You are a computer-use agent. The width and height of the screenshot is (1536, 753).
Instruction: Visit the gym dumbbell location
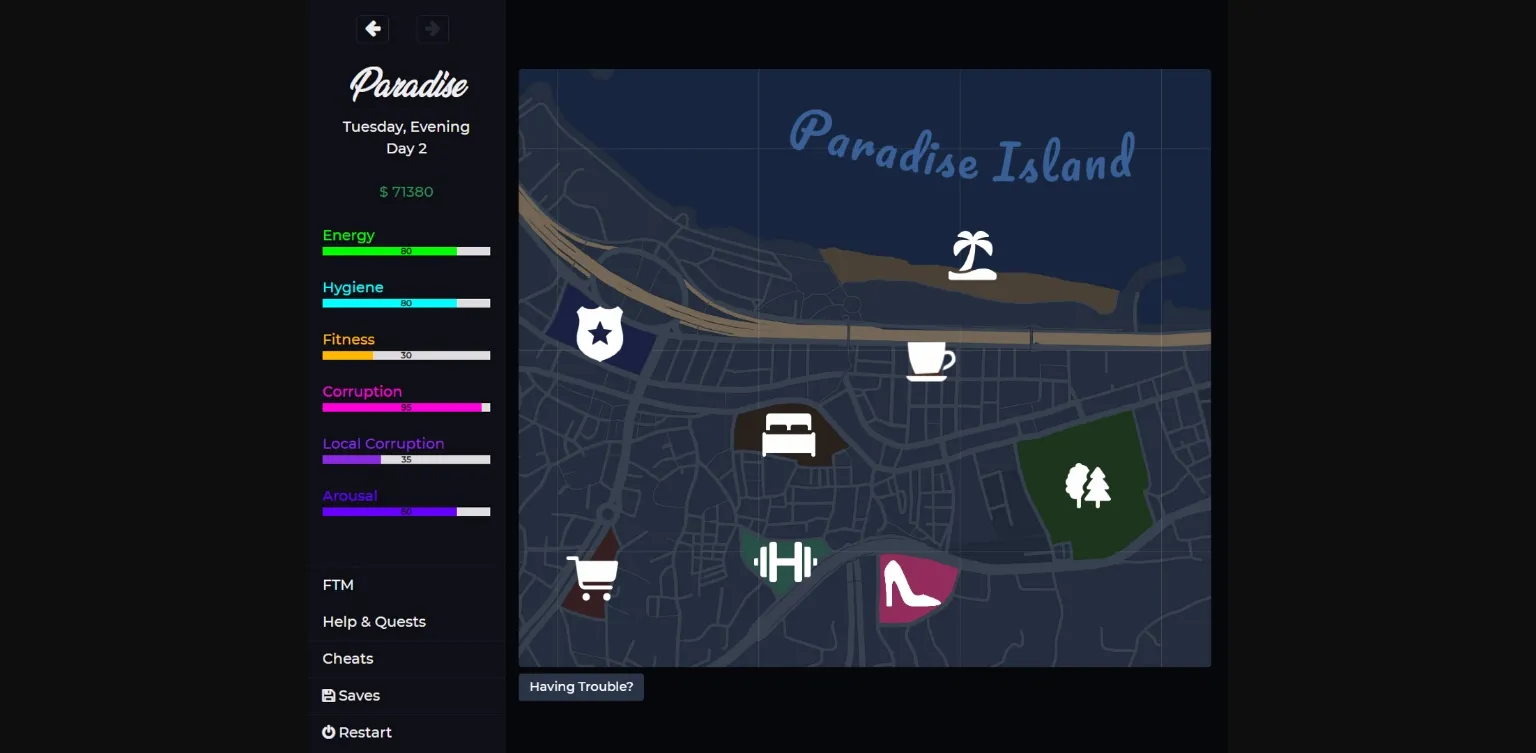(785, 563)
